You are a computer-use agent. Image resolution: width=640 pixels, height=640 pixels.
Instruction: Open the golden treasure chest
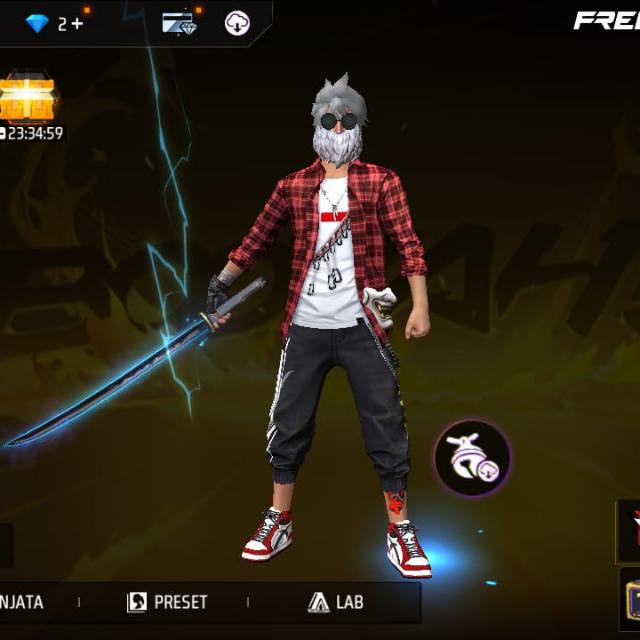[x=27, y=100]
